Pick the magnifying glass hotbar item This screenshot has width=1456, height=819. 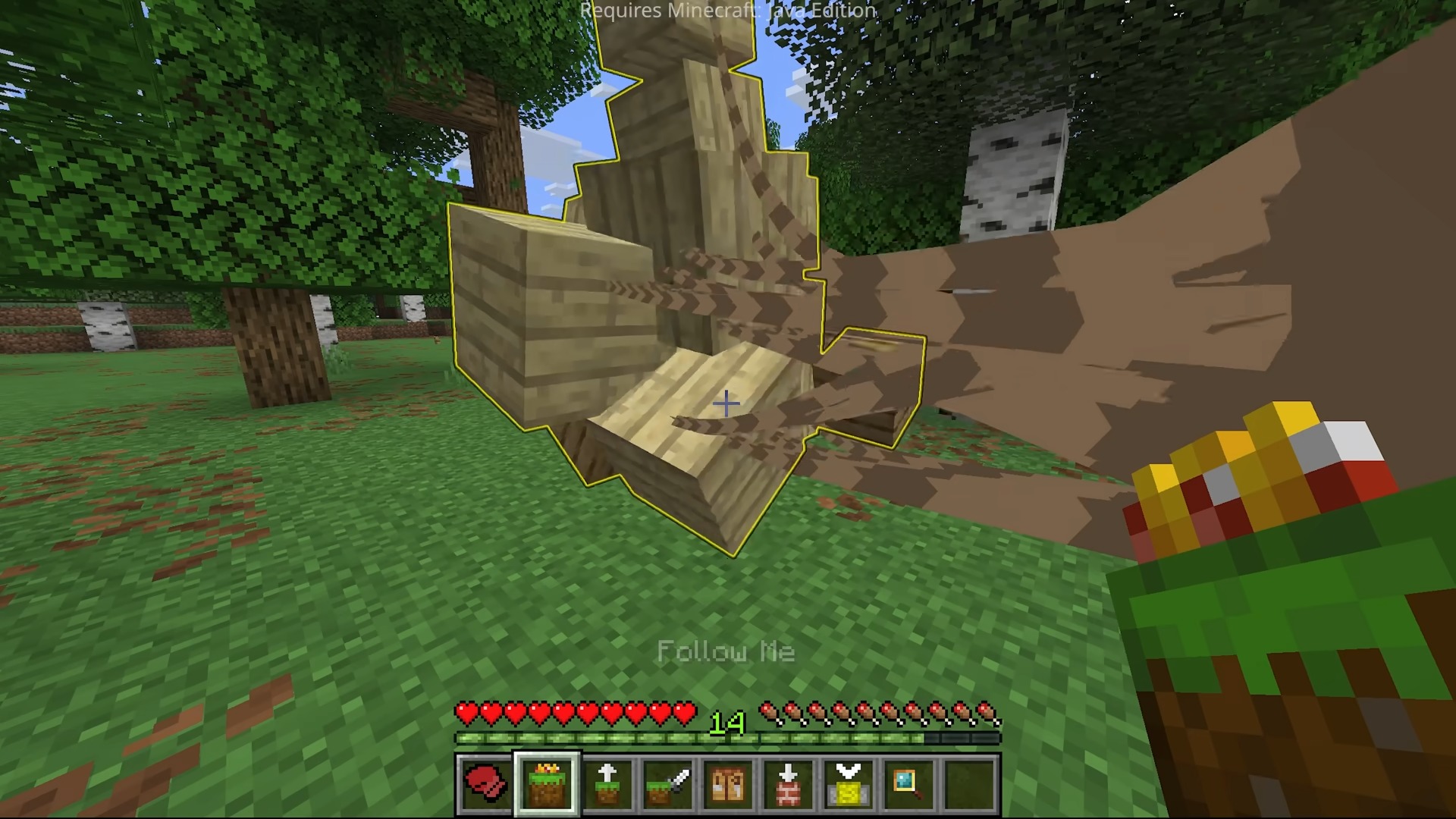[909, 784]
